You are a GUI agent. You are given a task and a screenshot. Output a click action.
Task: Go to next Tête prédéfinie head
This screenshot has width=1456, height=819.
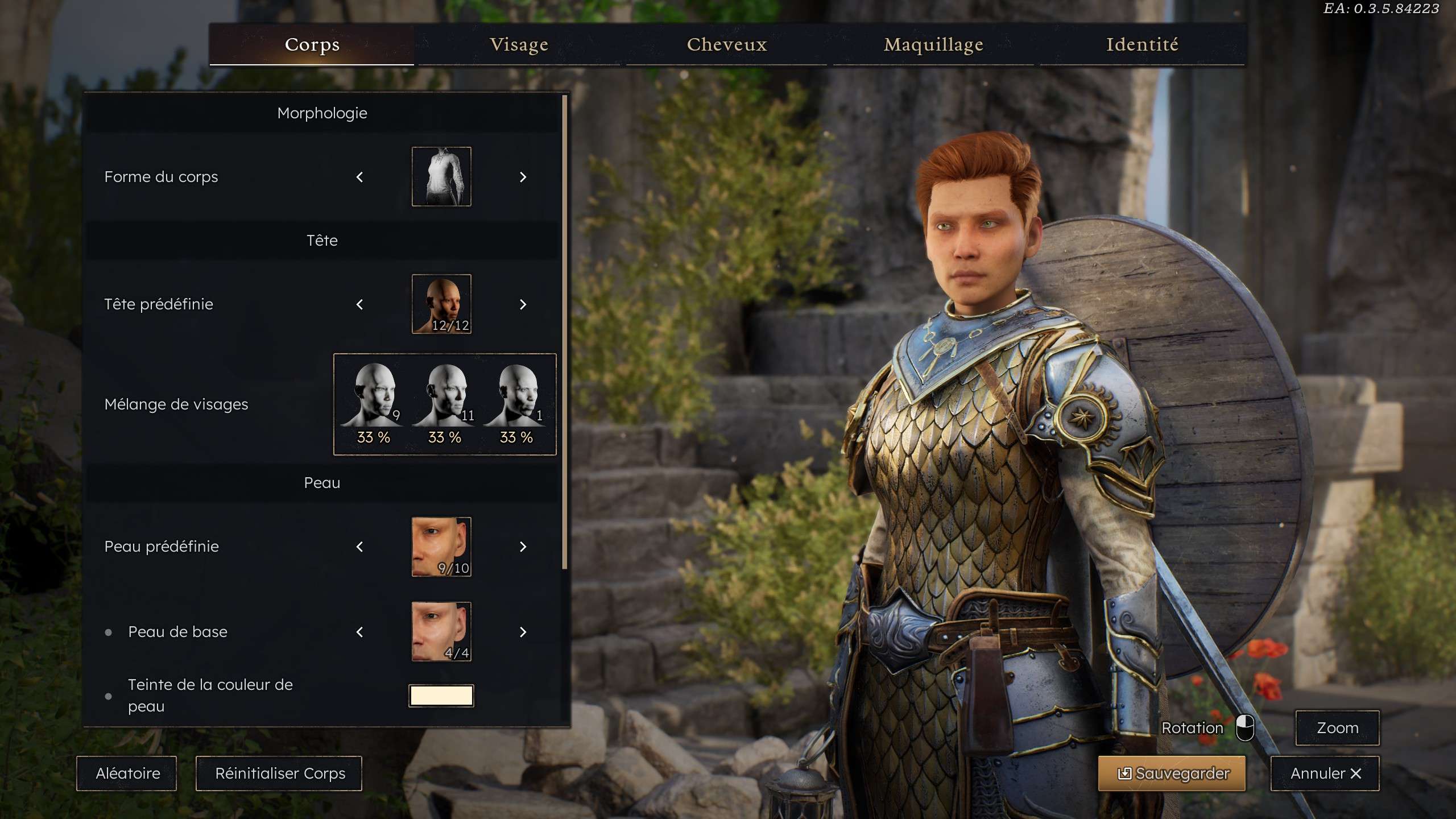point(523,305)
